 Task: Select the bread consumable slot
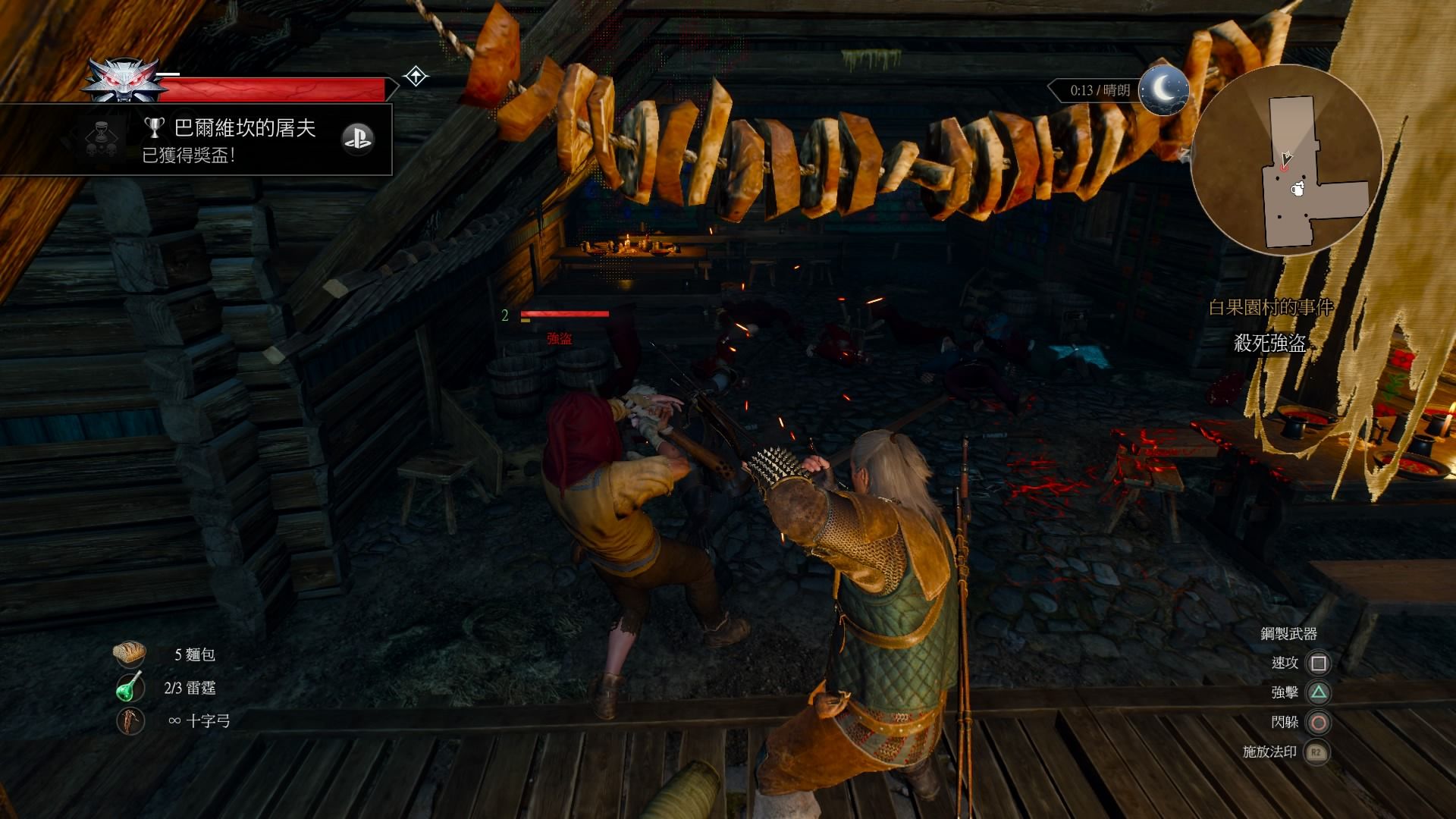pyautogui.click(x=130, y=654)
